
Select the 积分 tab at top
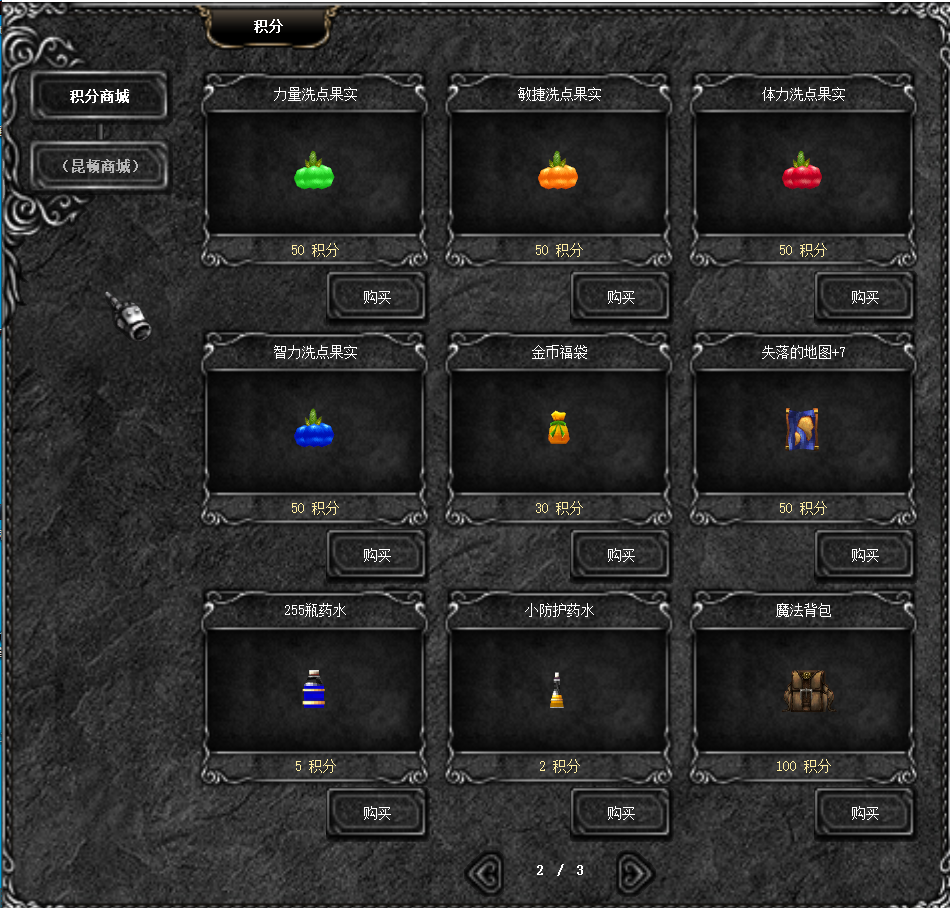[268, 27]
